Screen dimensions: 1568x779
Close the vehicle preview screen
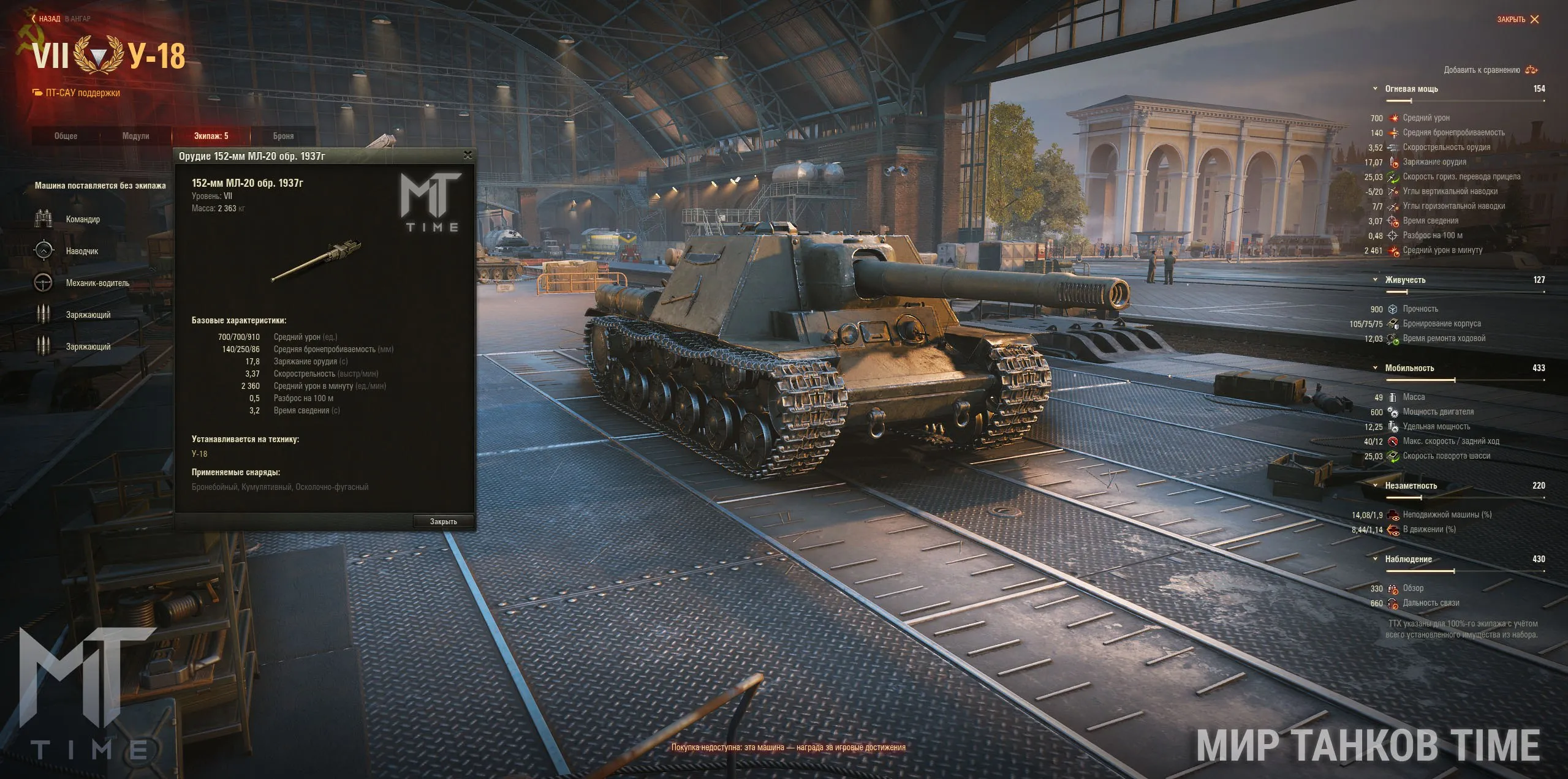coord(1517,20)
